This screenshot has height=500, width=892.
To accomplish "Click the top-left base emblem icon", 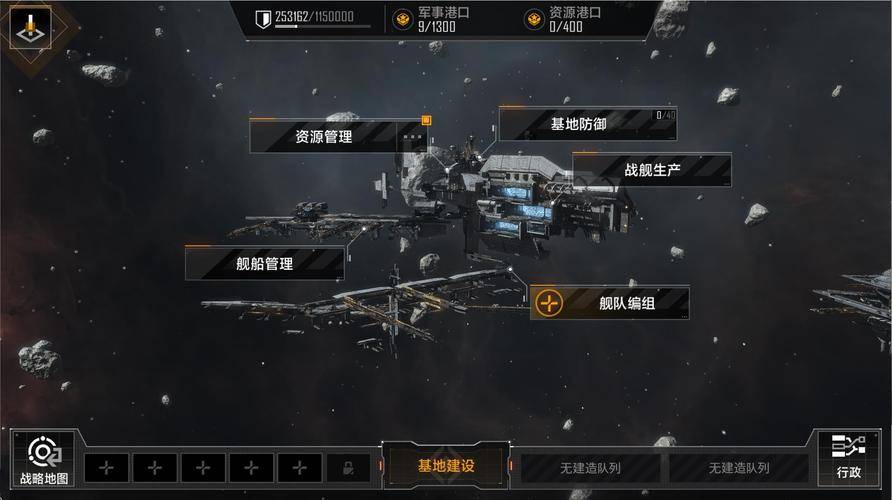I will 31,28.
